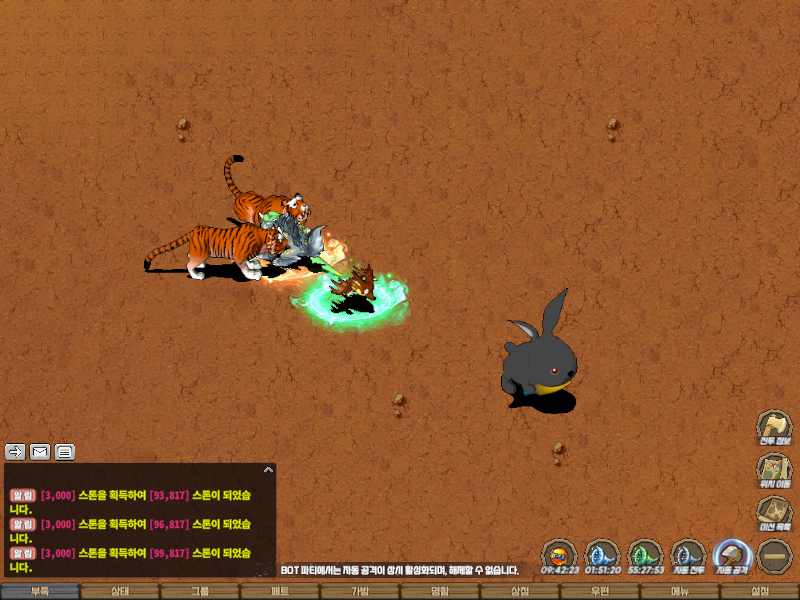800x600 pixels.
Task: Expand the chat log with the up arrow
Action: coord(268,469)
